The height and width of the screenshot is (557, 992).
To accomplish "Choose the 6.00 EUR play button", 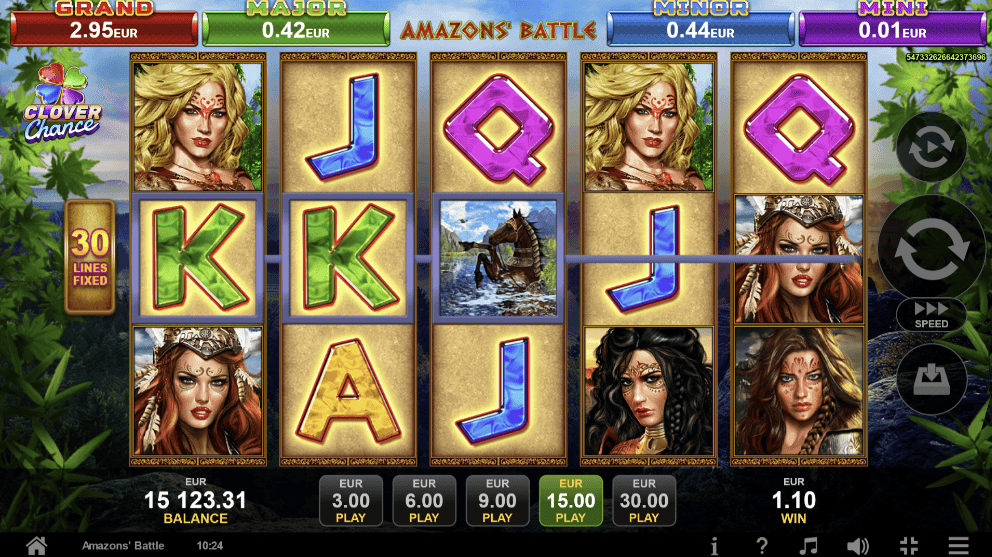I will [424, 501].
